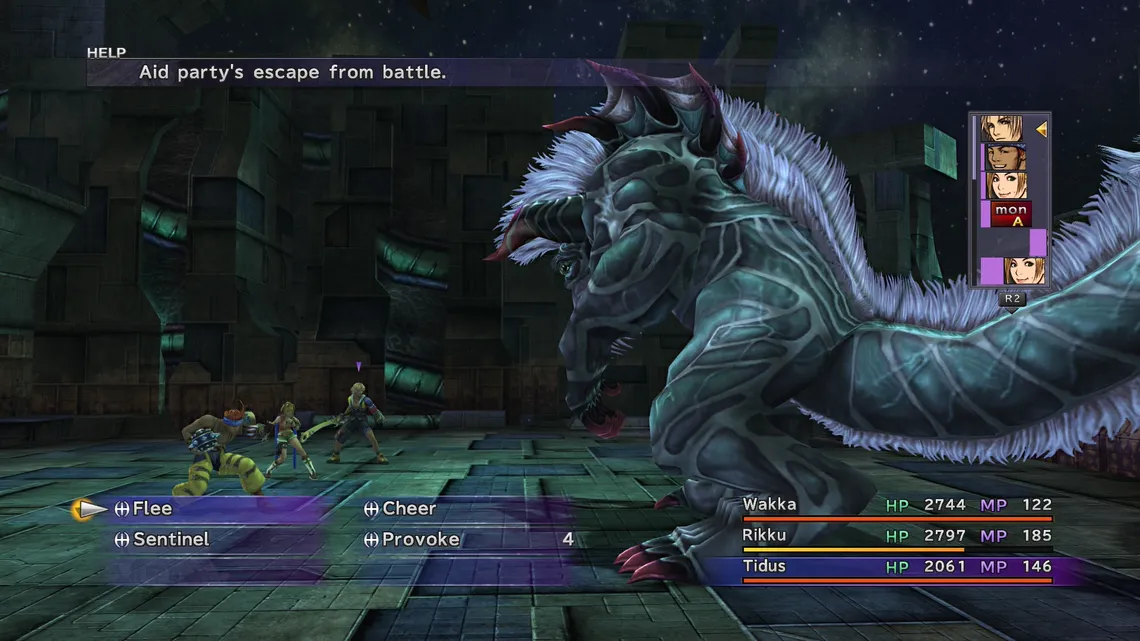This screenshot has width=1140, height=641.
Task: Click Tidus's portrait in turn order
Action: (1002, 129)
